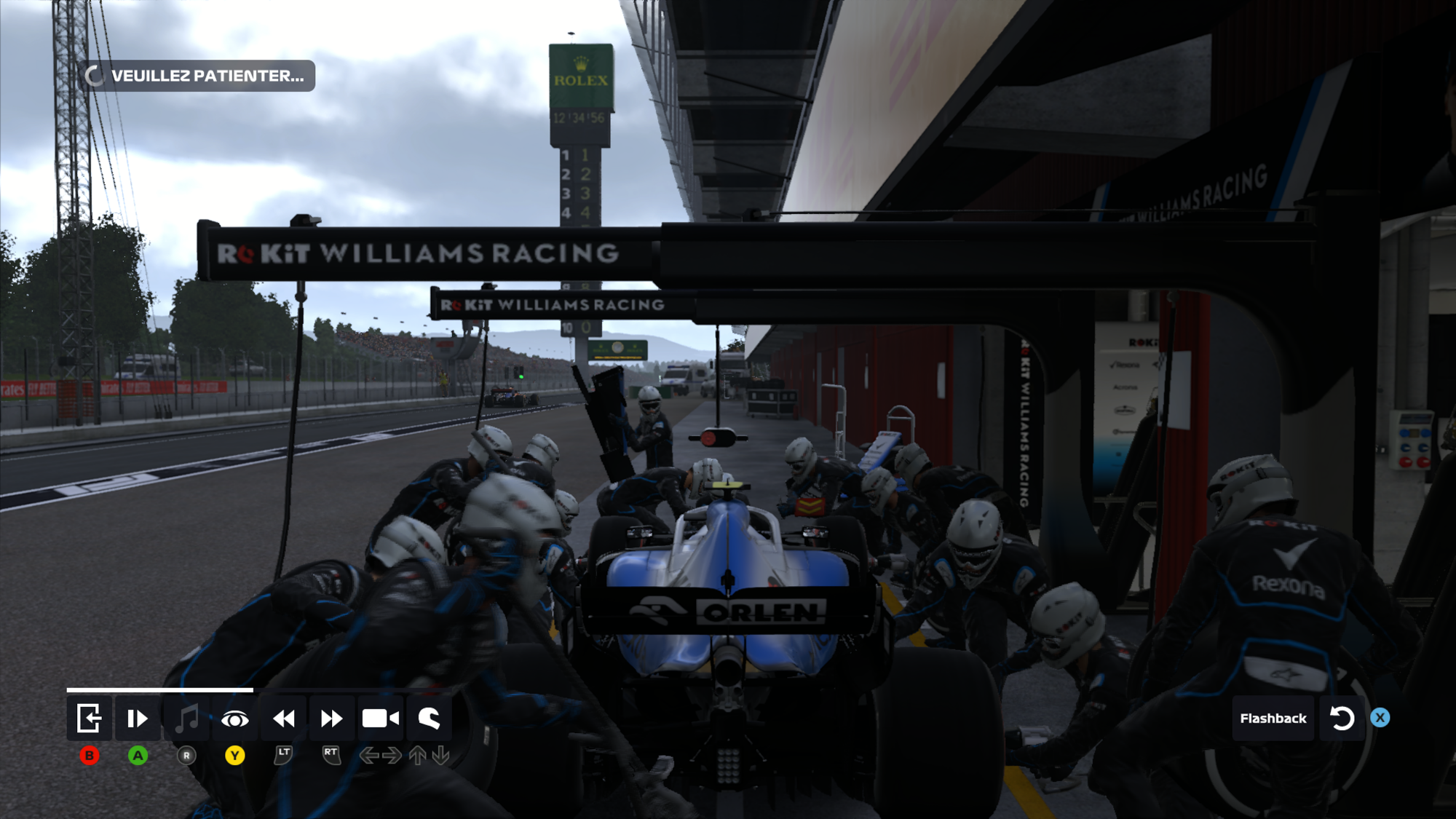
Task: Hide the replay interface with the eye icon
Action: point(234,719)
